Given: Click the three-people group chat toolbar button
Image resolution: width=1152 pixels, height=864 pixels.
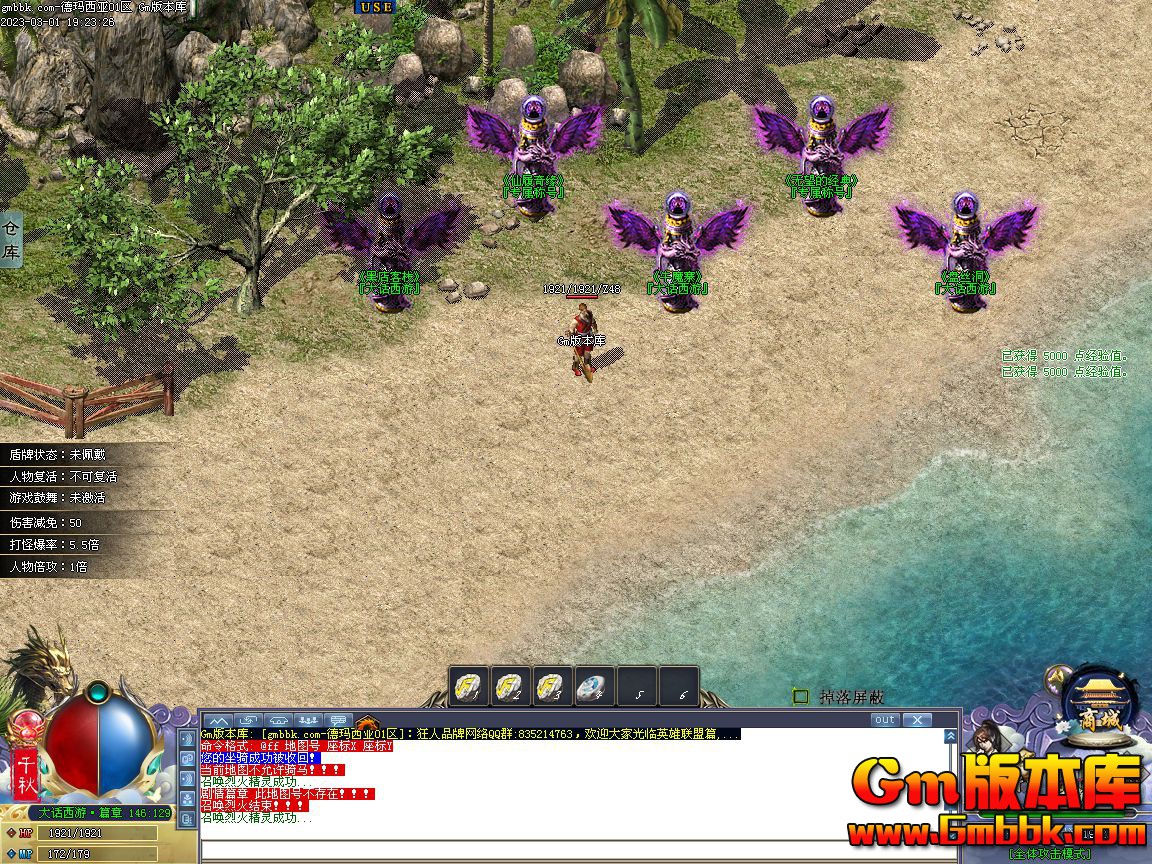Looking at the screenshot, I should pos(308,720).
